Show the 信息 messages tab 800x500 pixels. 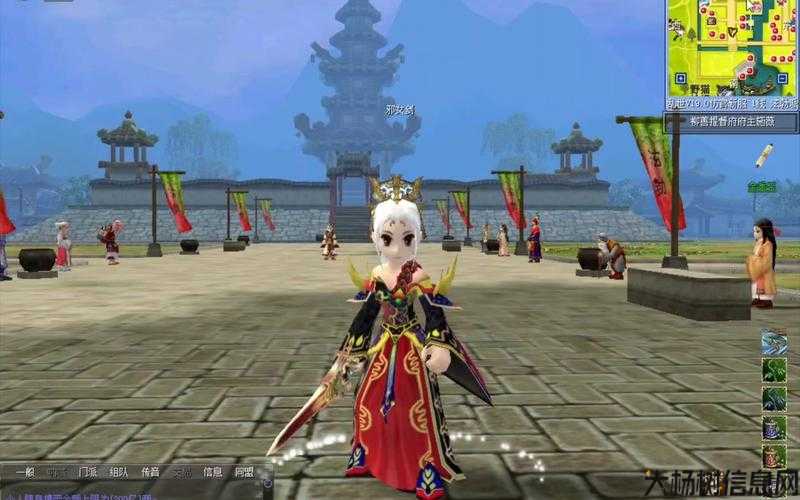(213, 471)
